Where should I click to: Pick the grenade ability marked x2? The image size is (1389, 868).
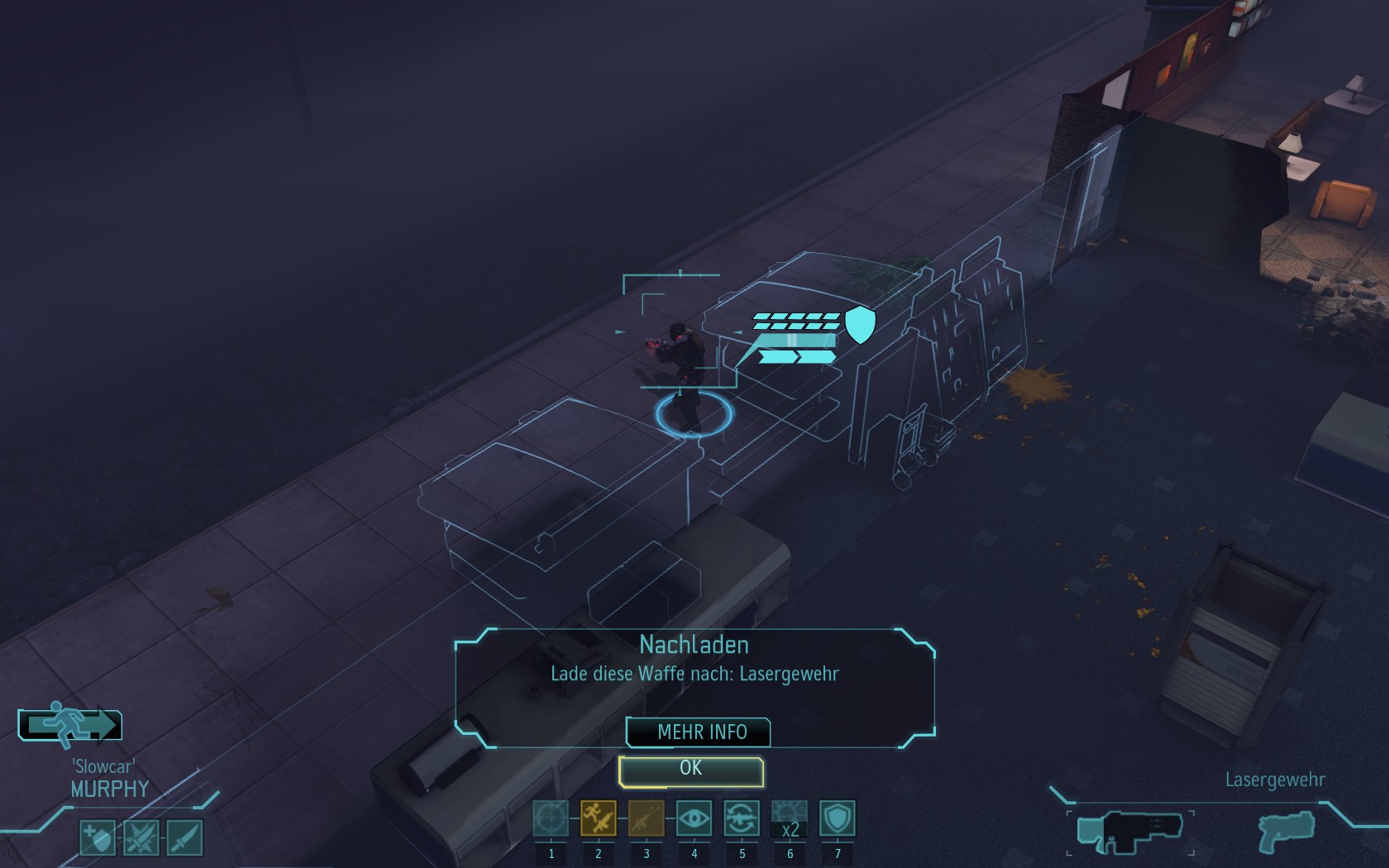coord(790,818)
